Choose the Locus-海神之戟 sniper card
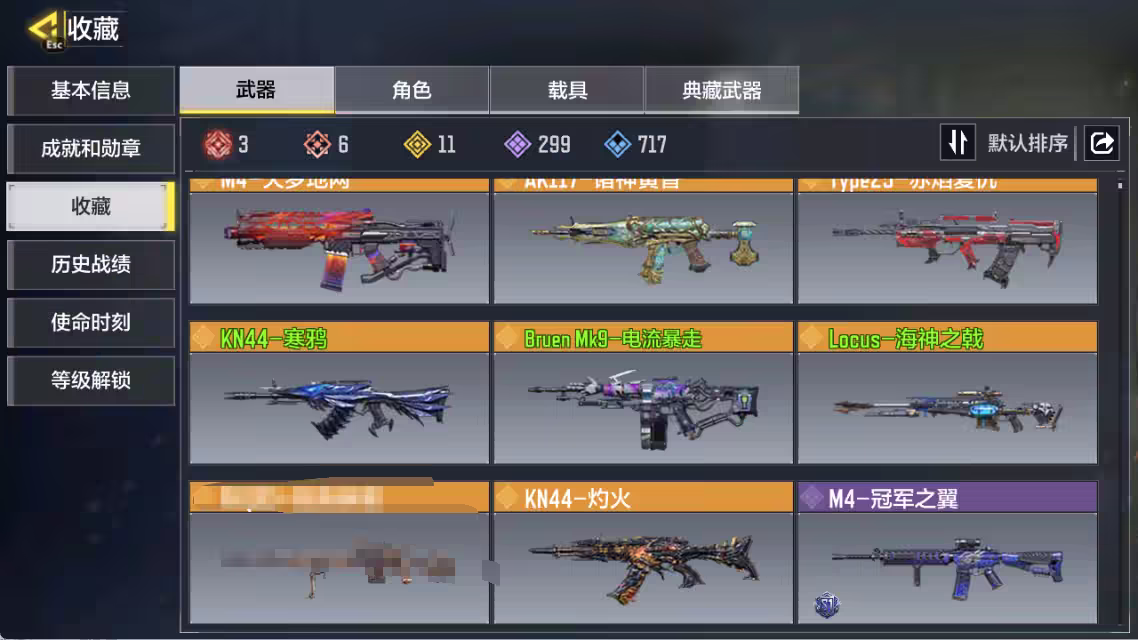This screenshot has height=640, width=1138. 947,393
